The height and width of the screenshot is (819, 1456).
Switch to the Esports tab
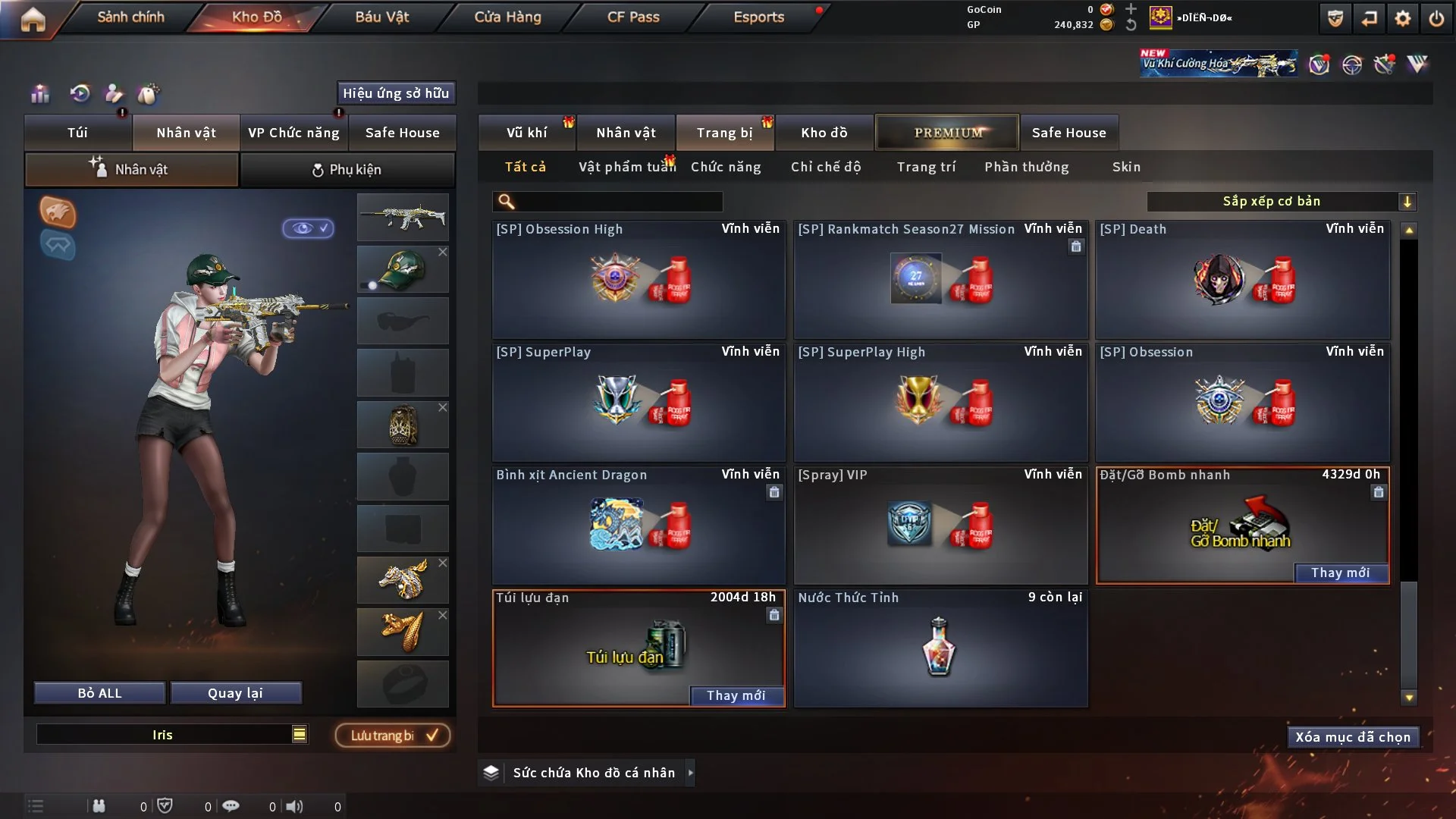pyautogui.click(x=758, y=17)
